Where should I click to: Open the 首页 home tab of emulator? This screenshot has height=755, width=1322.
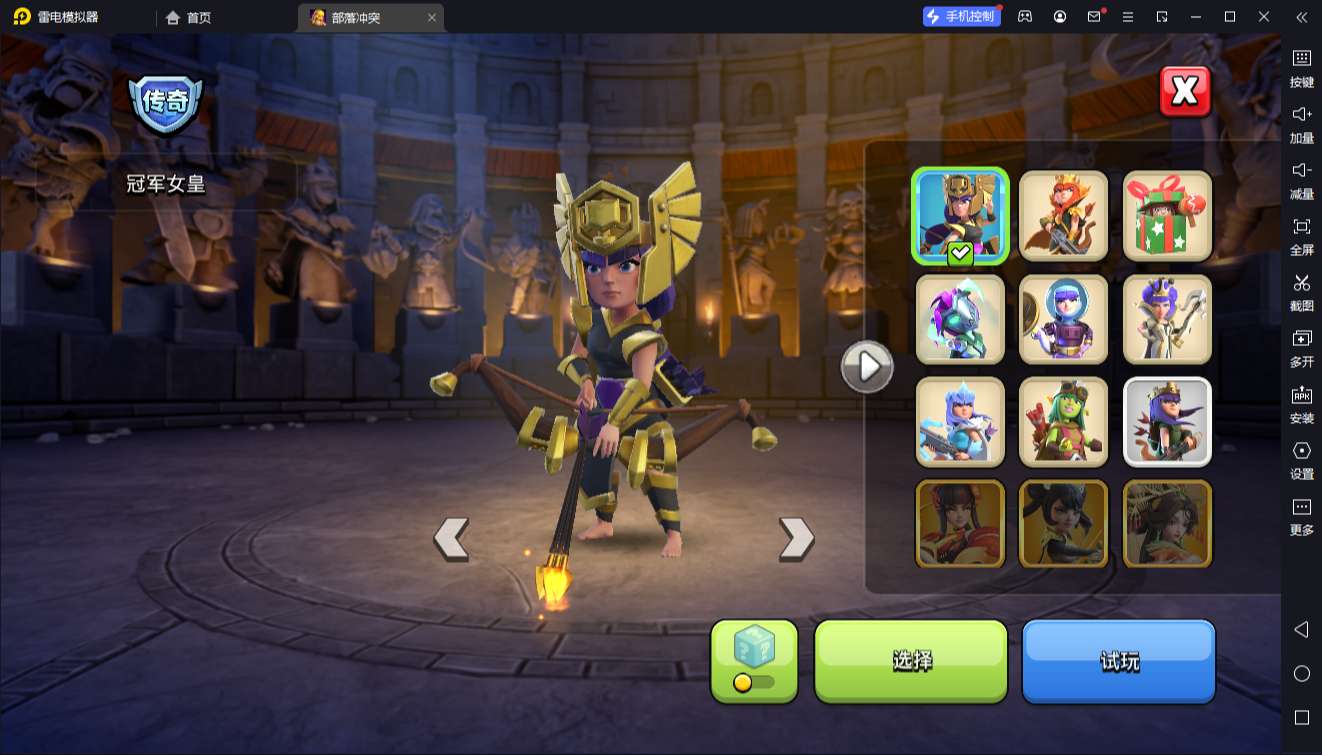[189, 17]
